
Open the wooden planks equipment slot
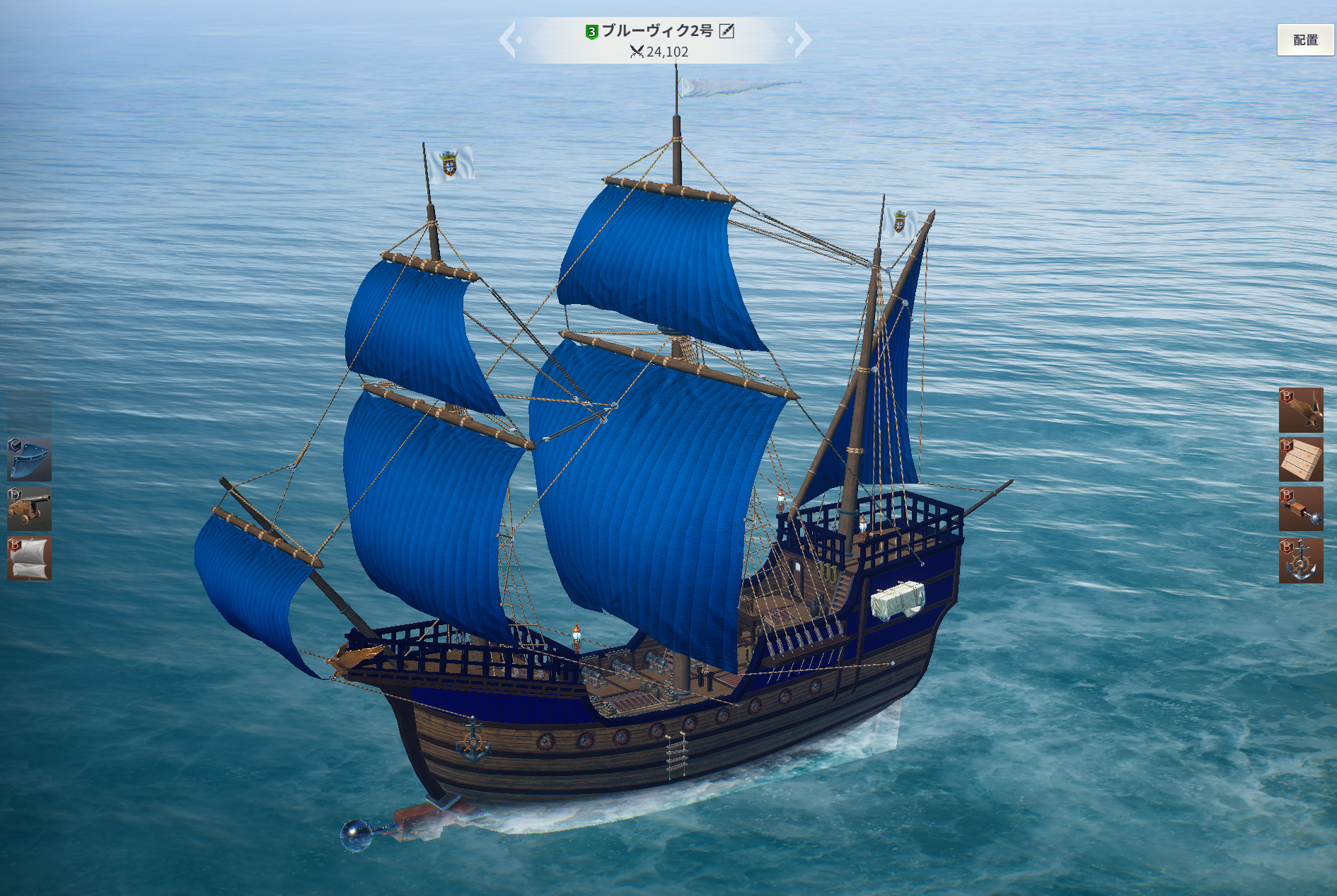(x=1300, y=460)
